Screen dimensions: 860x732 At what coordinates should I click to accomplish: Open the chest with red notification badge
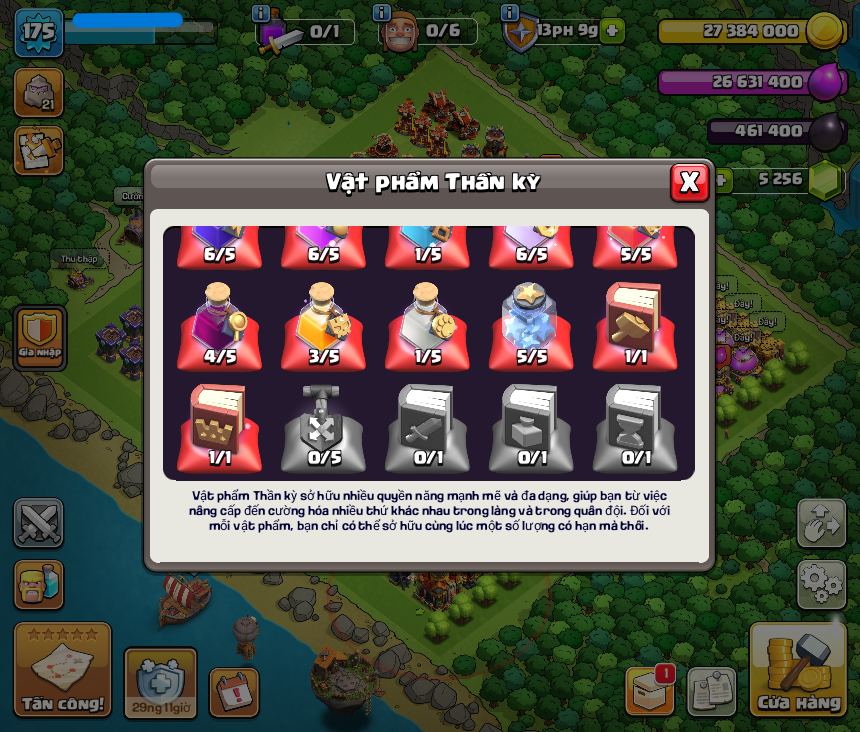(x=649, y=690)
